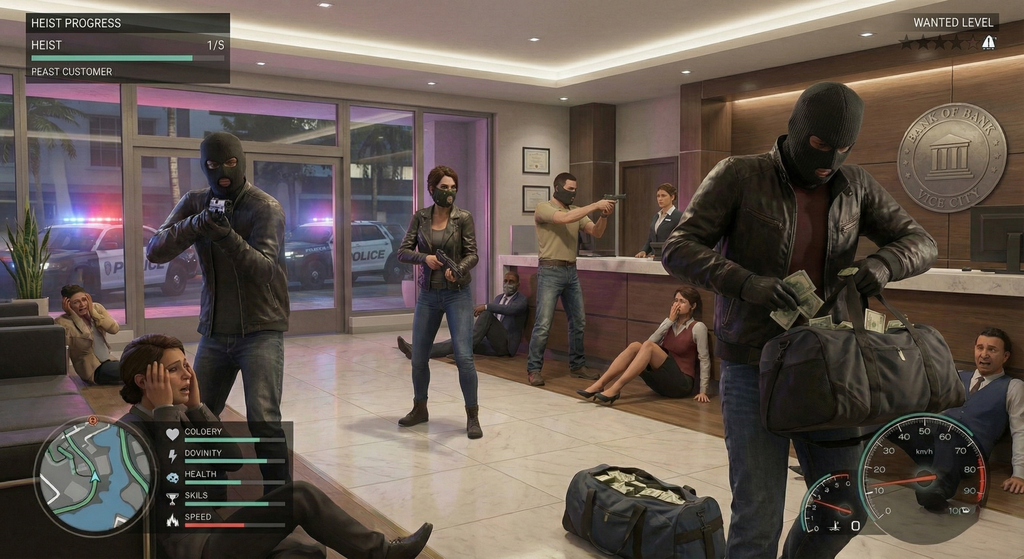The image size is (1024, 559).
Task: Click the white alert icon beside wanted stars
Action: pos(989,42)
